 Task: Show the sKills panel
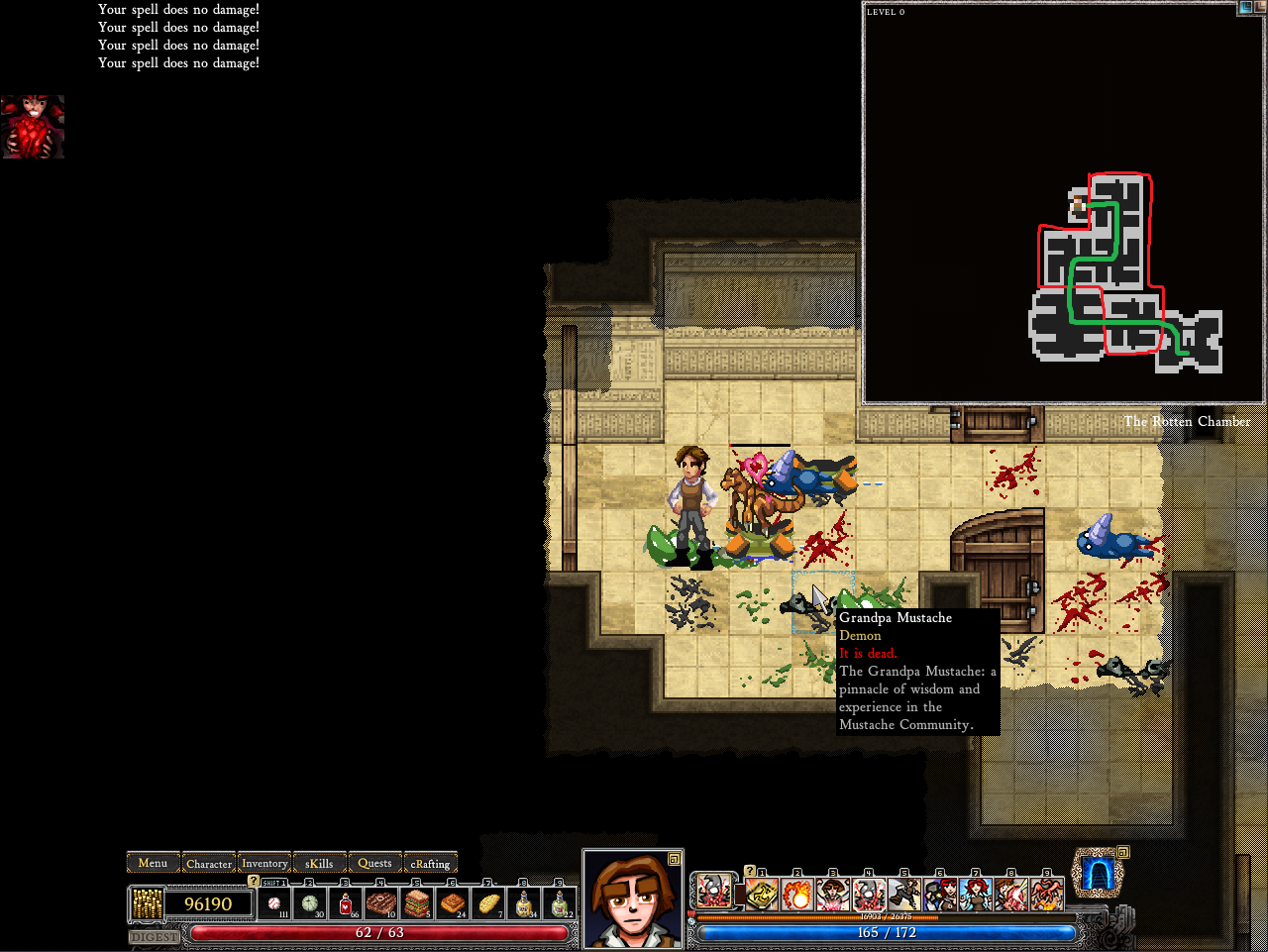pyautogui.click(x=319, y=863)
